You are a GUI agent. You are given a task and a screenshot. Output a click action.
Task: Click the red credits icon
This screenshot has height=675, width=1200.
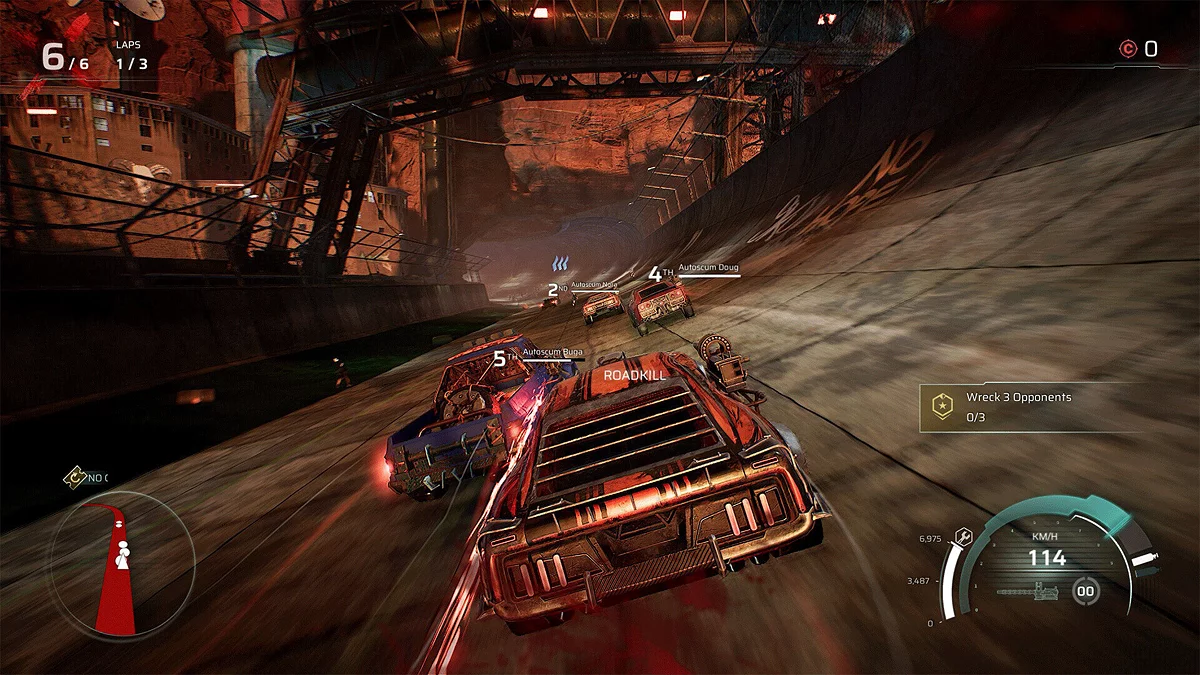point(1128,48)
